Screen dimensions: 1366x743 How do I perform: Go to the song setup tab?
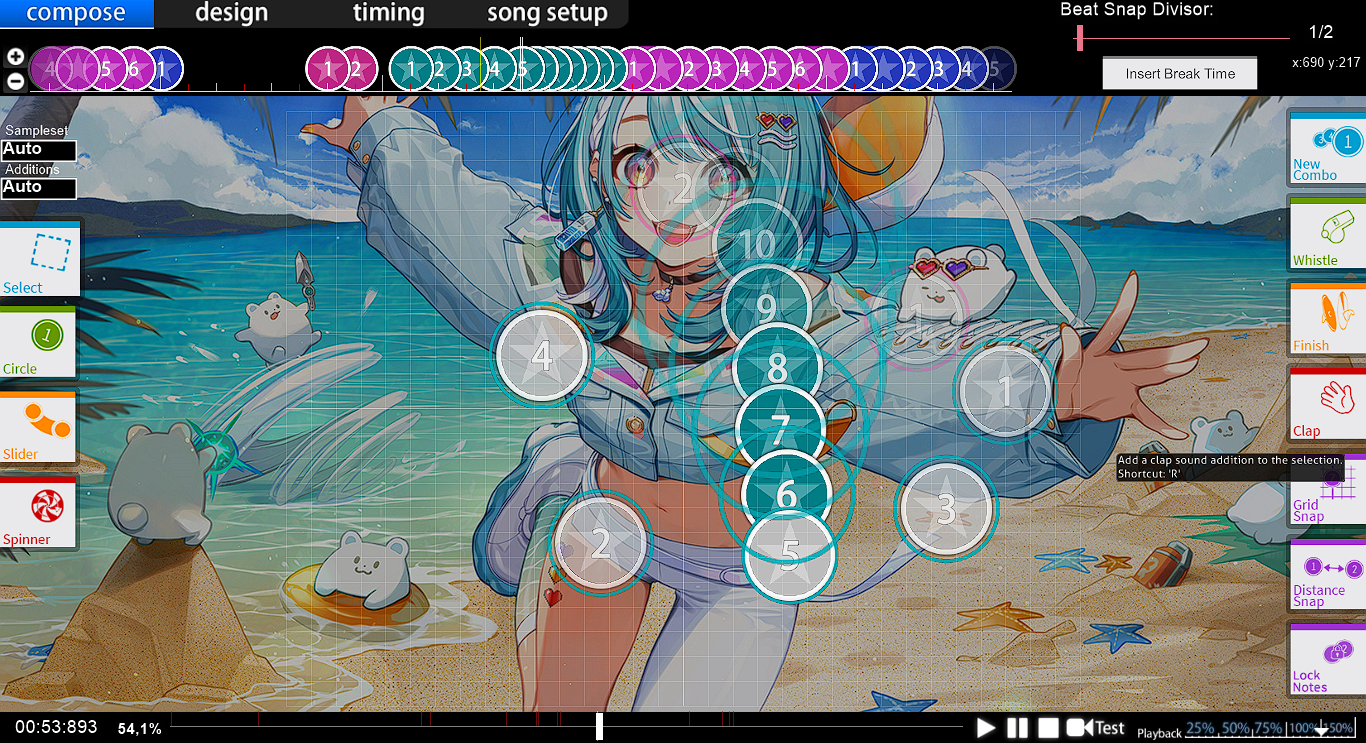point(547,14)
